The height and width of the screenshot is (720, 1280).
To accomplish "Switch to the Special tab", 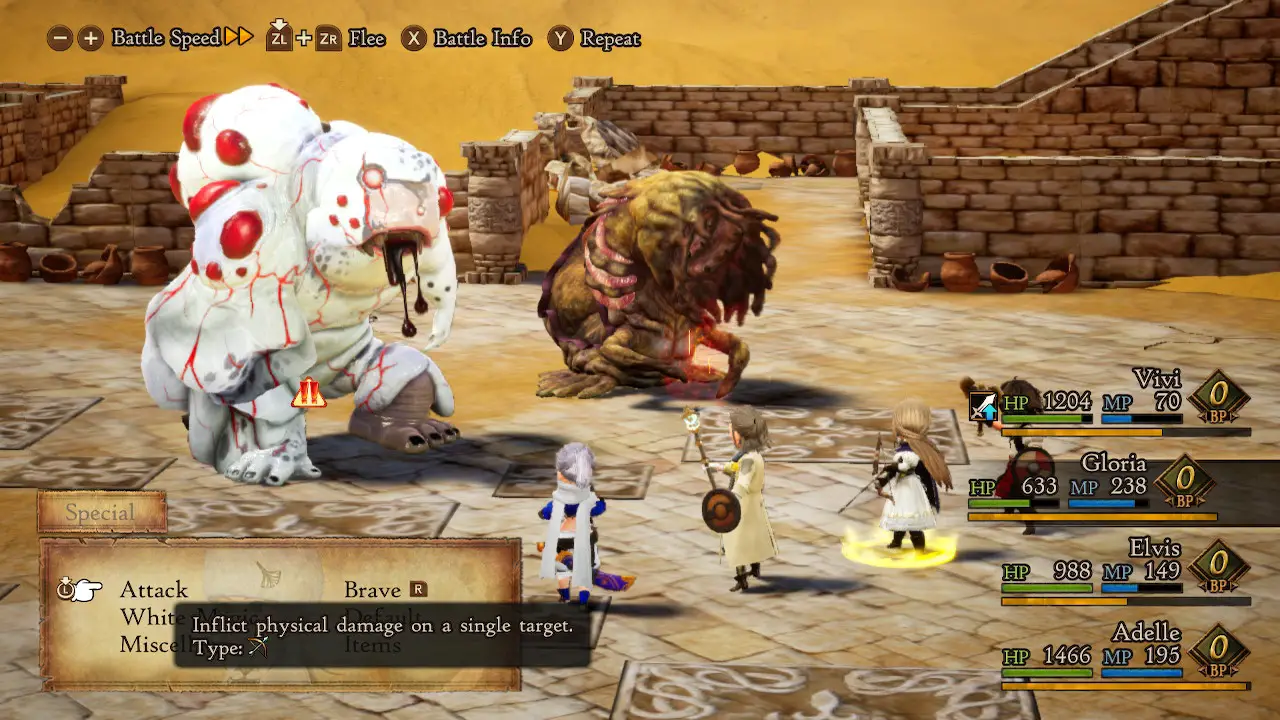I will tap(100, 513).
